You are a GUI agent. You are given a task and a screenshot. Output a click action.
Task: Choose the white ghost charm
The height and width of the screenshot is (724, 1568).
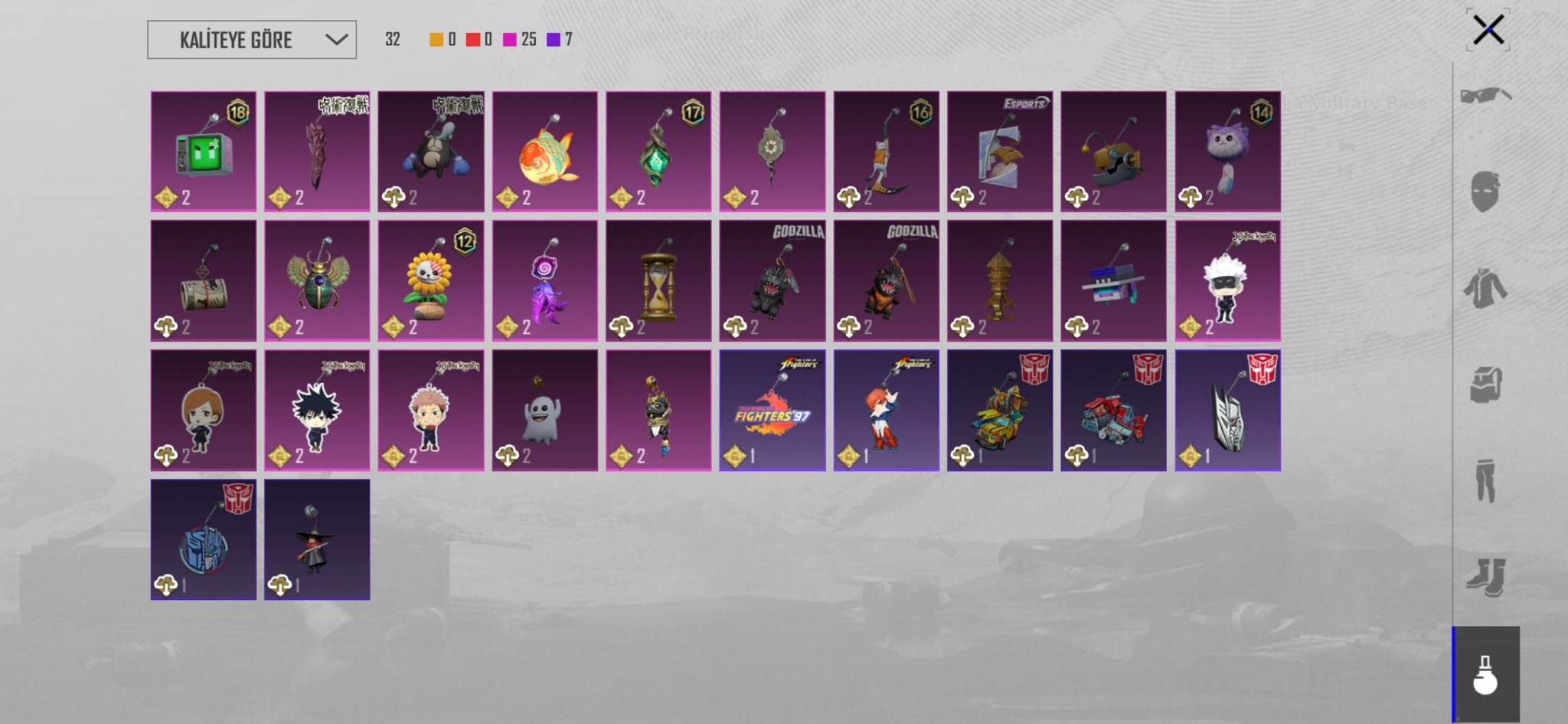[544, 410]
